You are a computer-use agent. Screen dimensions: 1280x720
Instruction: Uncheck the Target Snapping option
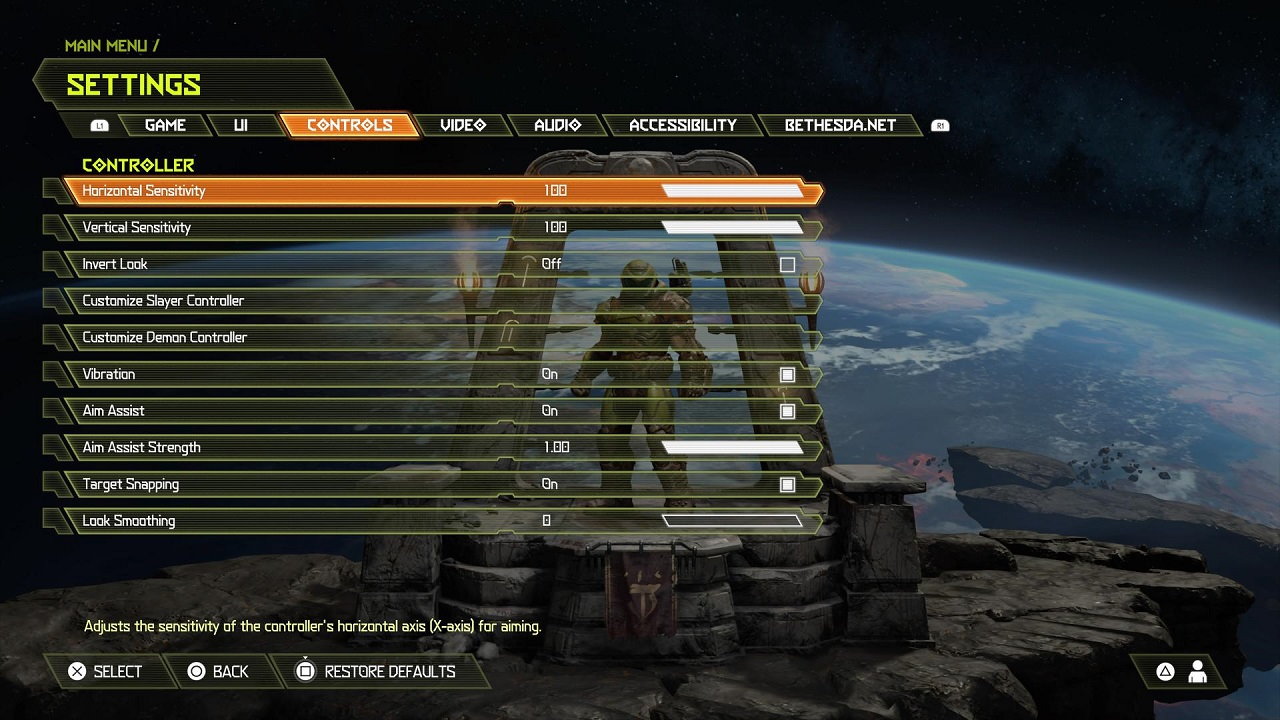[787, 485]
